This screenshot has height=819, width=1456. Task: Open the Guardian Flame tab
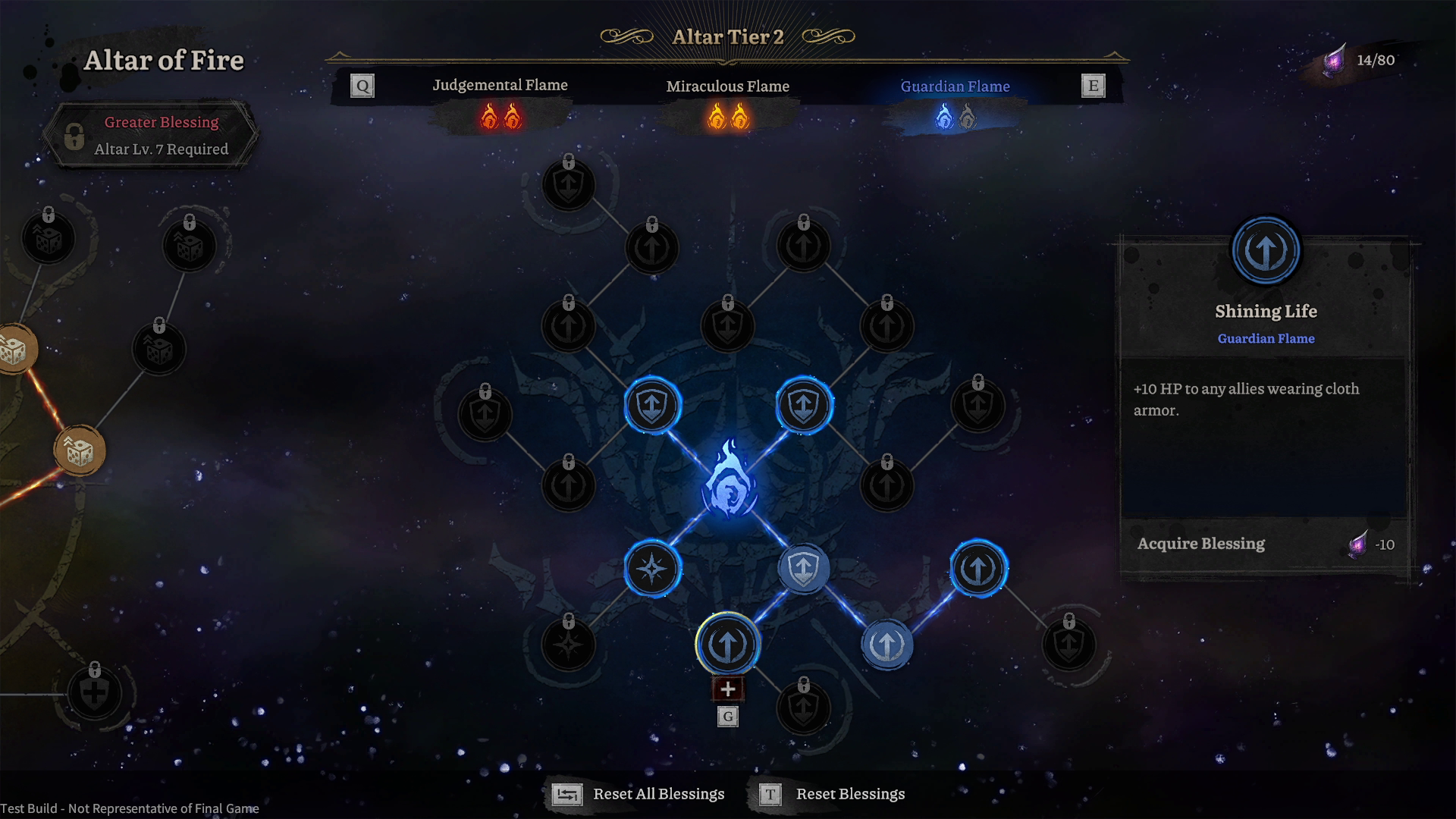pos(955,86)
